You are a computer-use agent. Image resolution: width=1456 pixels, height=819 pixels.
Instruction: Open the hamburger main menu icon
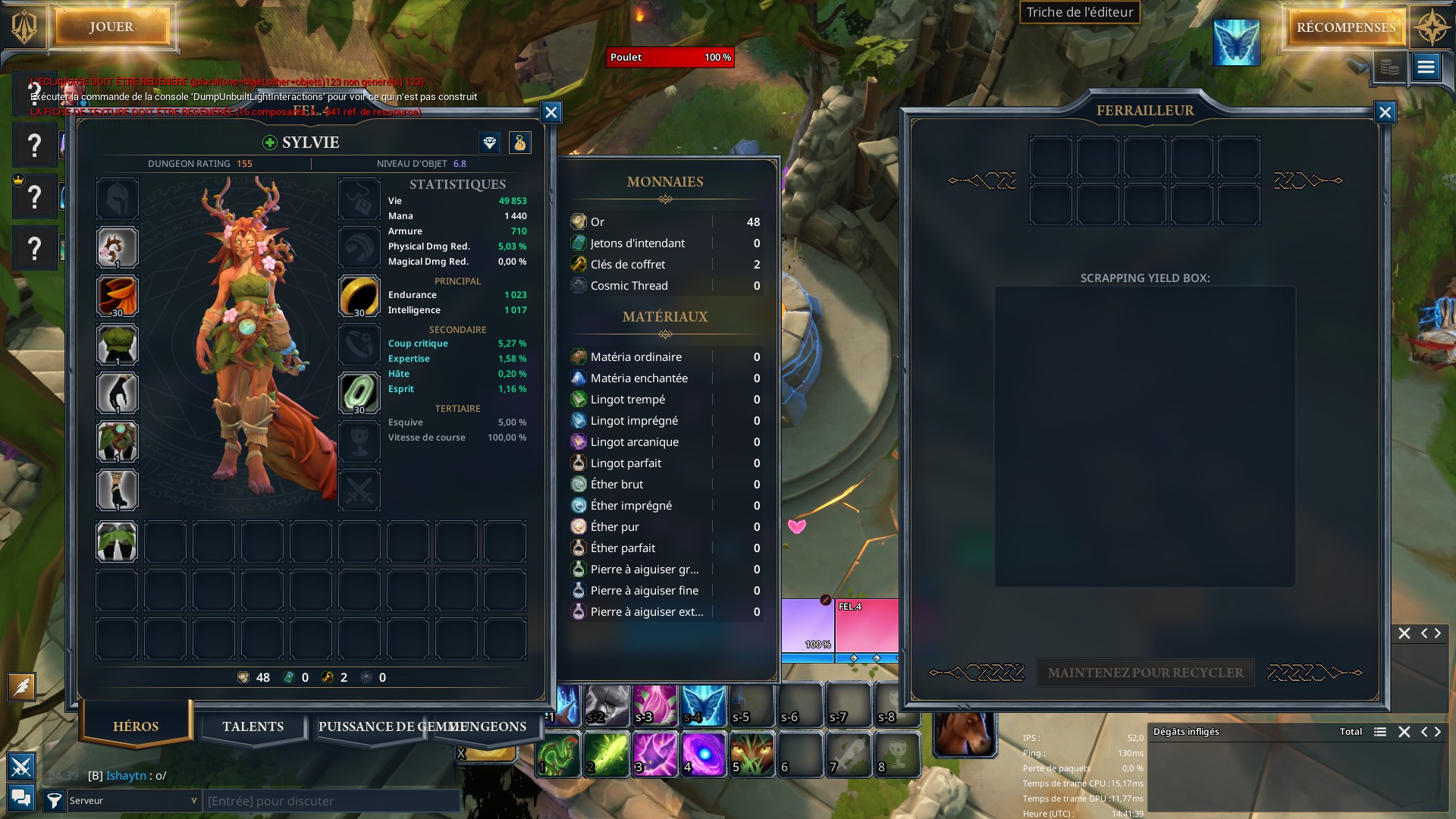point(1426,67)
